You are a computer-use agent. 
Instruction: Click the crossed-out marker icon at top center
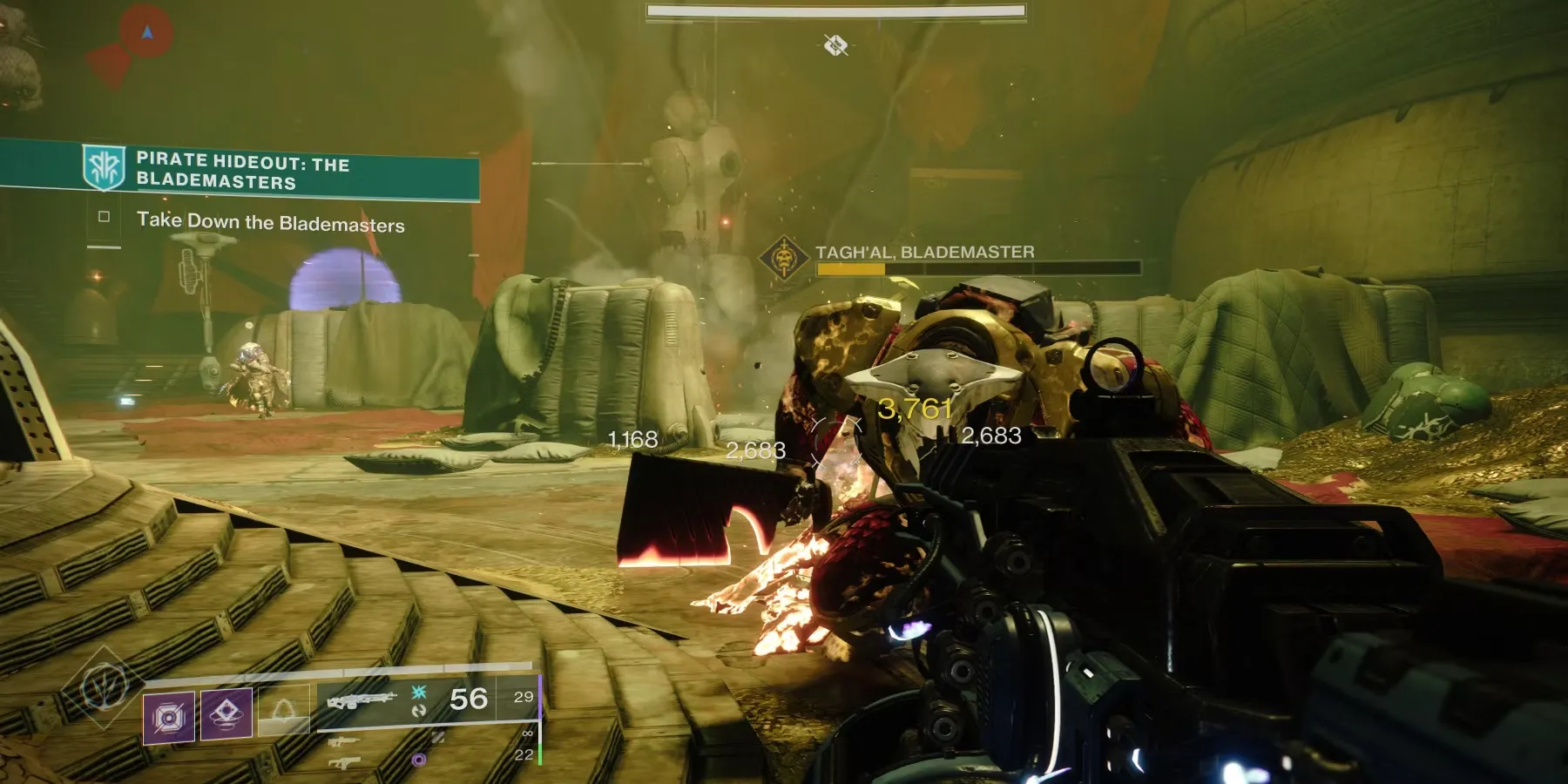pos(835,44)
